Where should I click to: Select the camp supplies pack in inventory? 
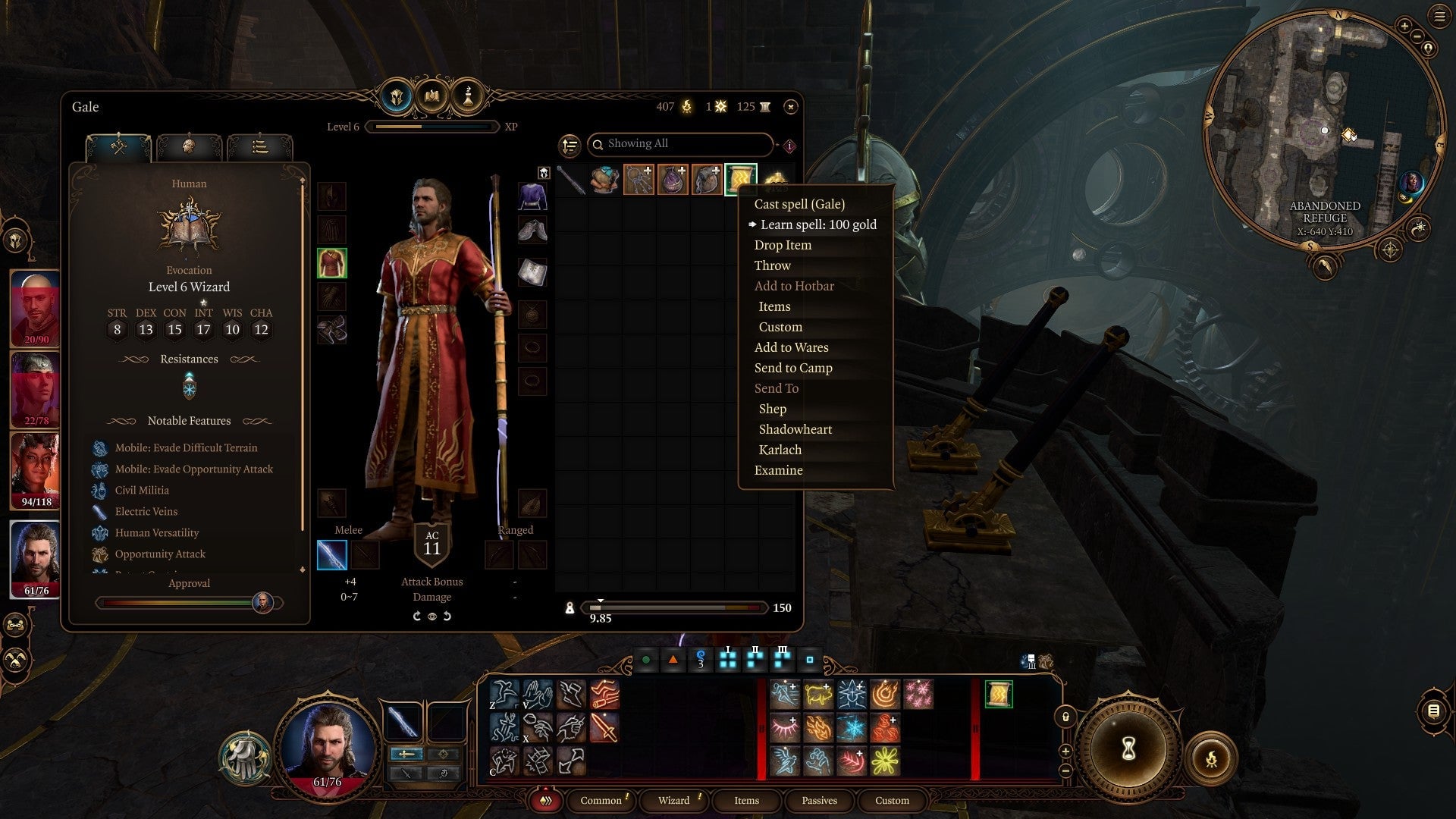point(604,180)
